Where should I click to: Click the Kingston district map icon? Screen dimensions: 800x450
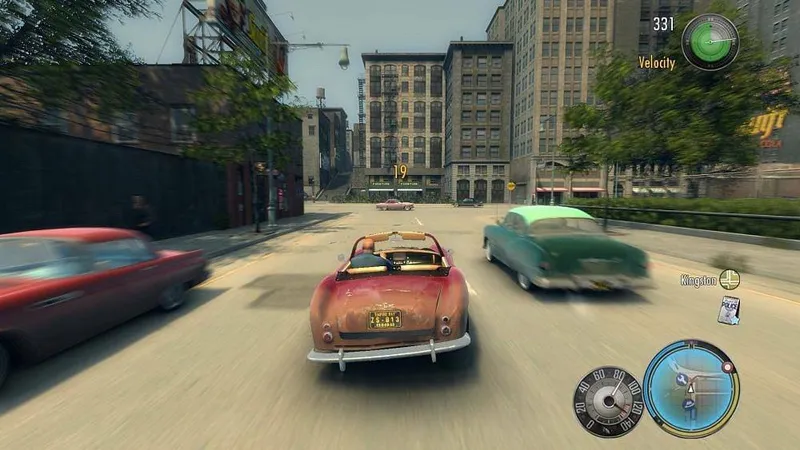729,280
